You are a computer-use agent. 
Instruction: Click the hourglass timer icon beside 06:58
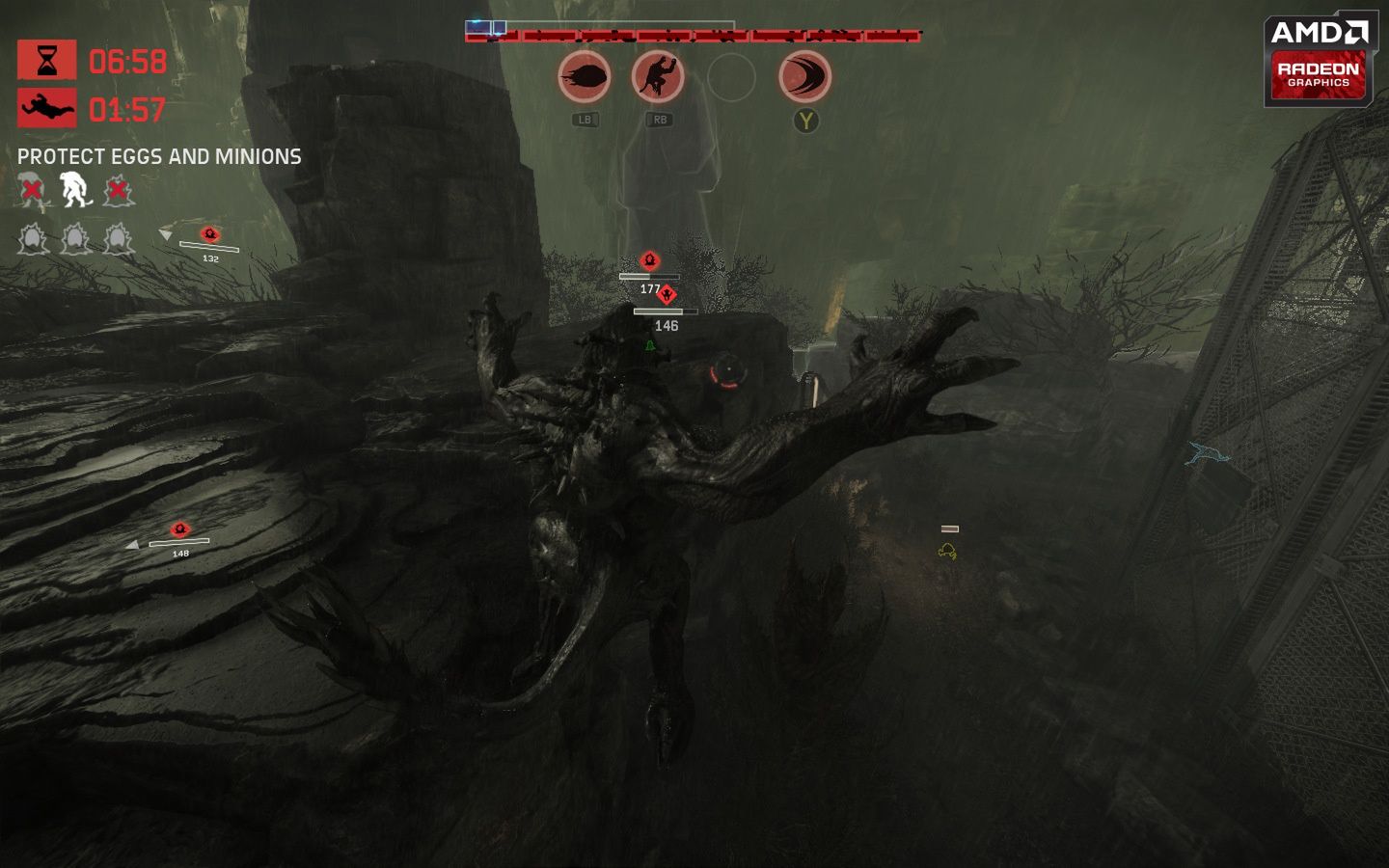(x=45, y=60)
